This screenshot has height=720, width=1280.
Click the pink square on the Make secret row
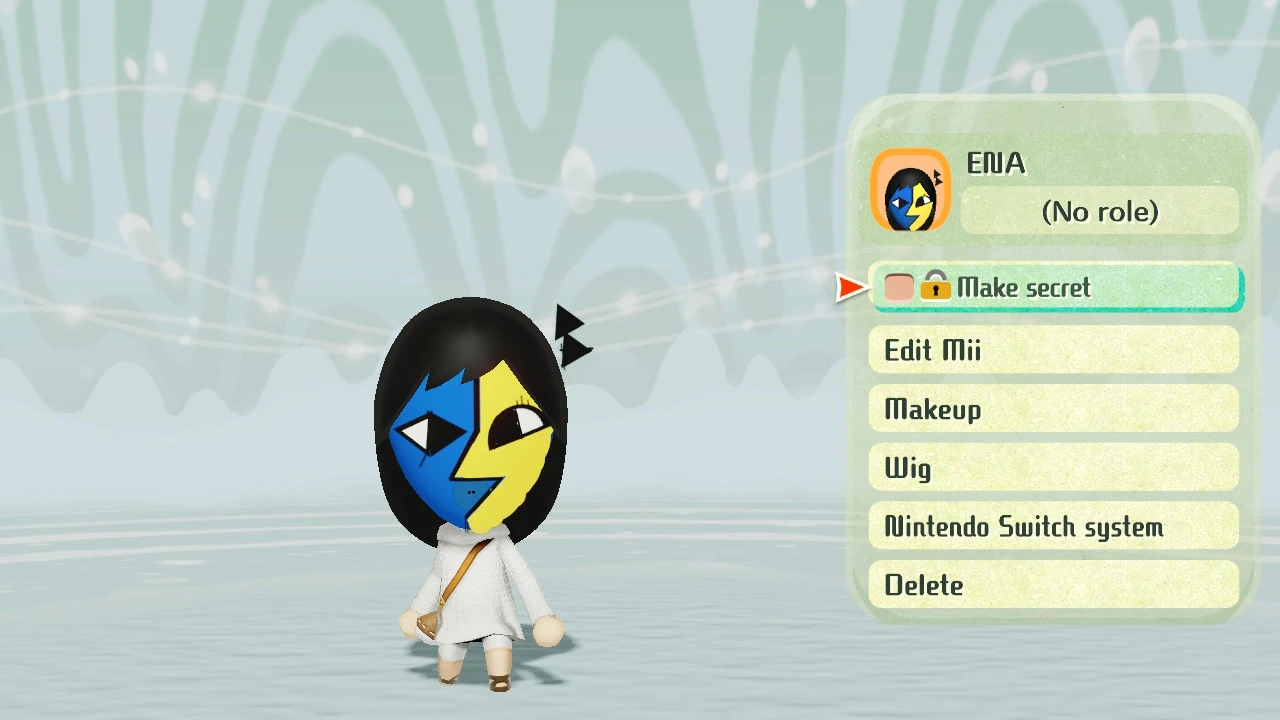pos(898,287)
